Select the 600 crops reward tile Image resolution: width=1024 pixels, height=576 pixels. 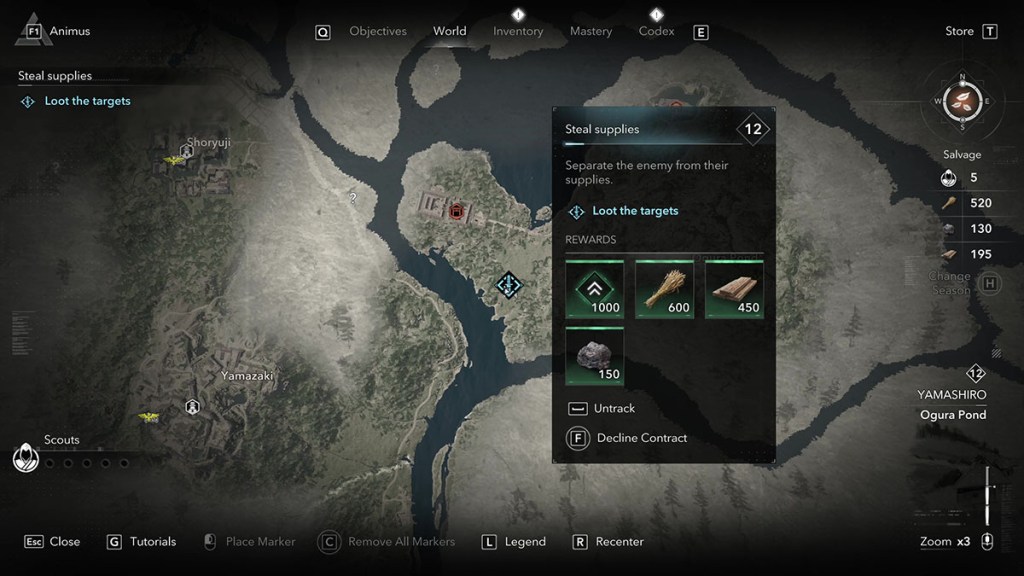pos(665,290)
